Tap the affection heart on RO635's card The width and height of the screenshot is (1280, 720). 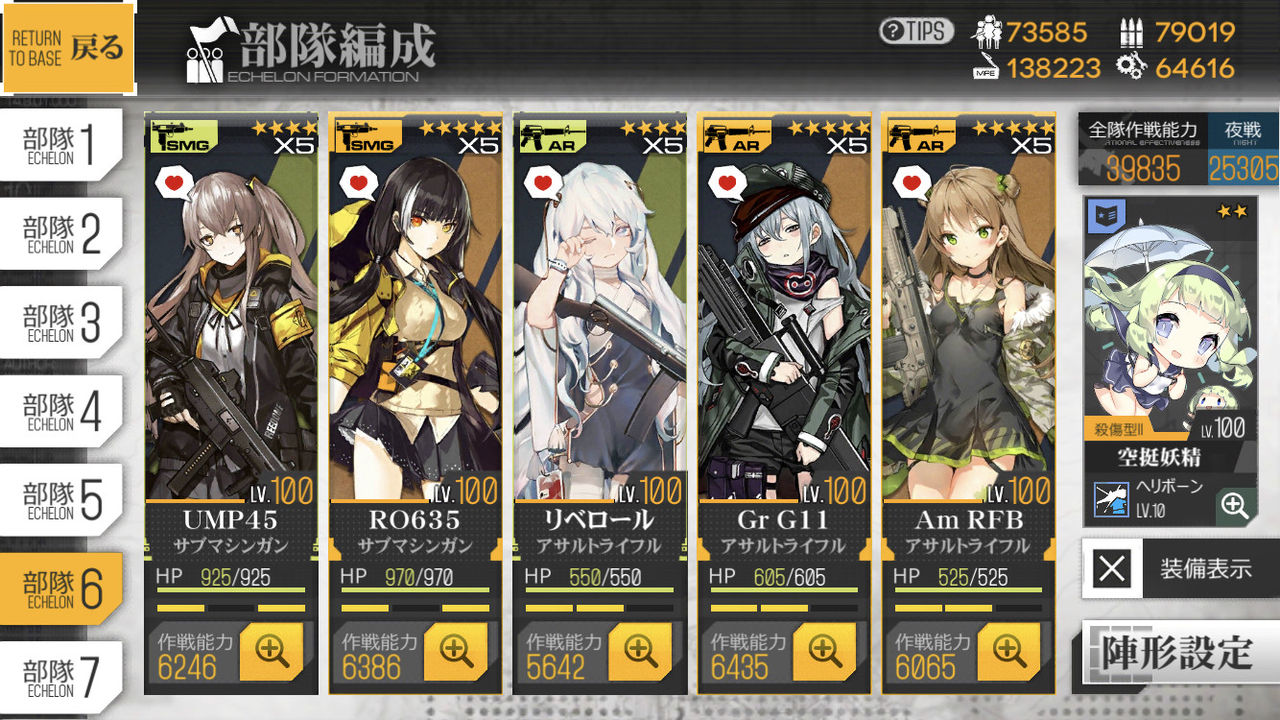click(357, 183)
